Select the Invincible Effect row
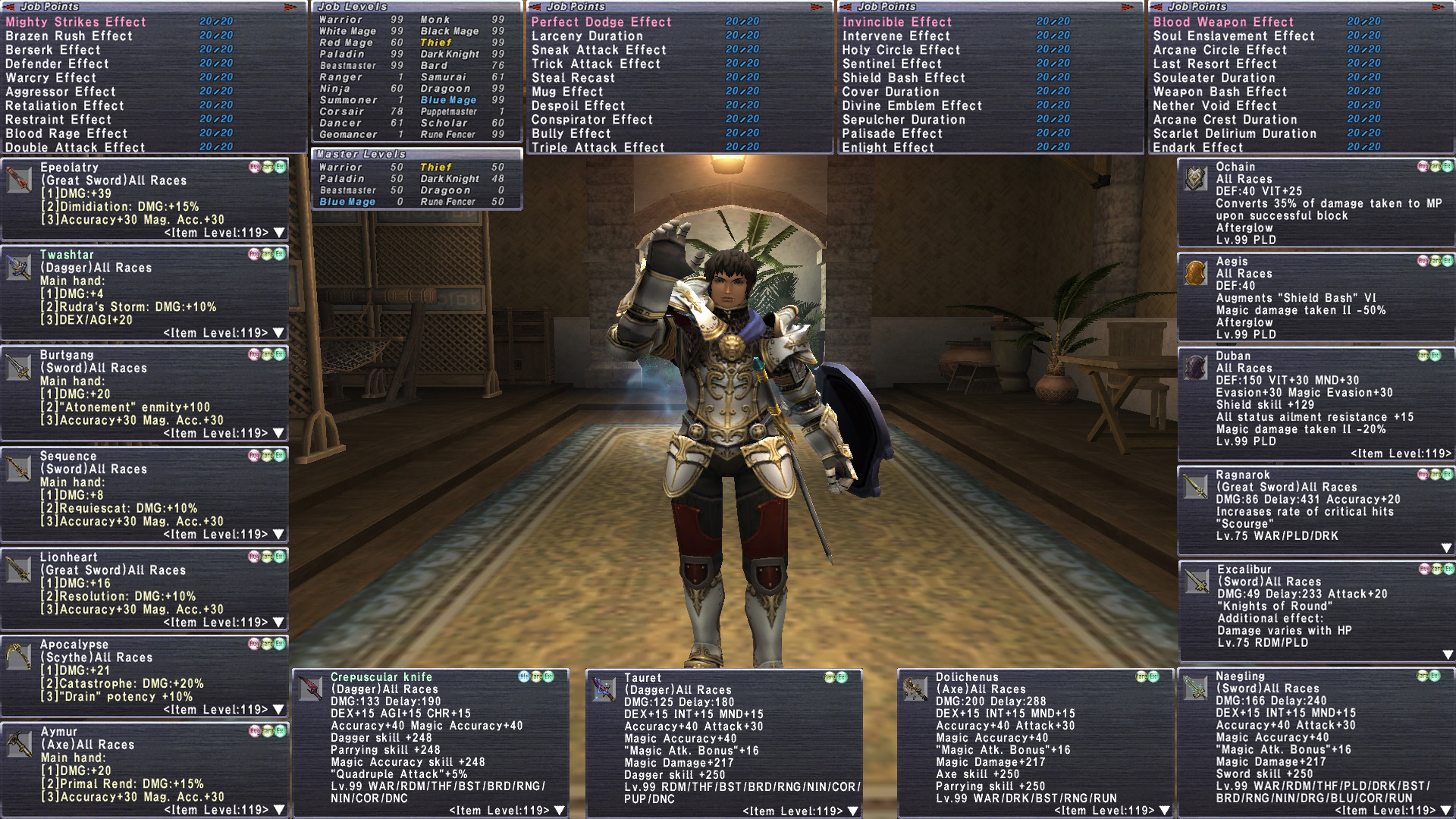The width and height of the screenshot is (1456, 819). [x=896, y=22]
